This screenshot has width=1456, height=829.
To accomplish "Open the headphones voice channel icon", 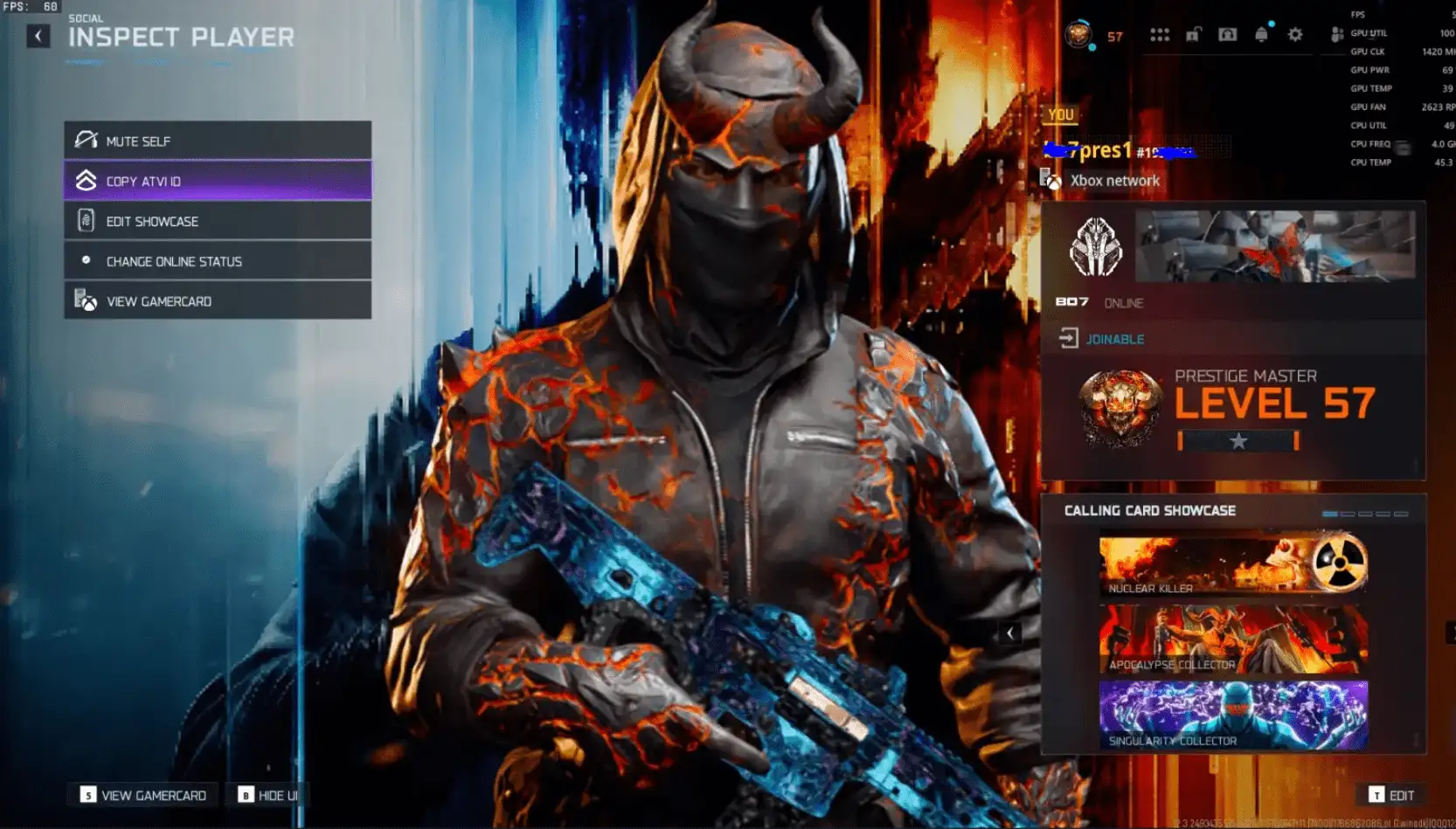I will click(1227, 35).
